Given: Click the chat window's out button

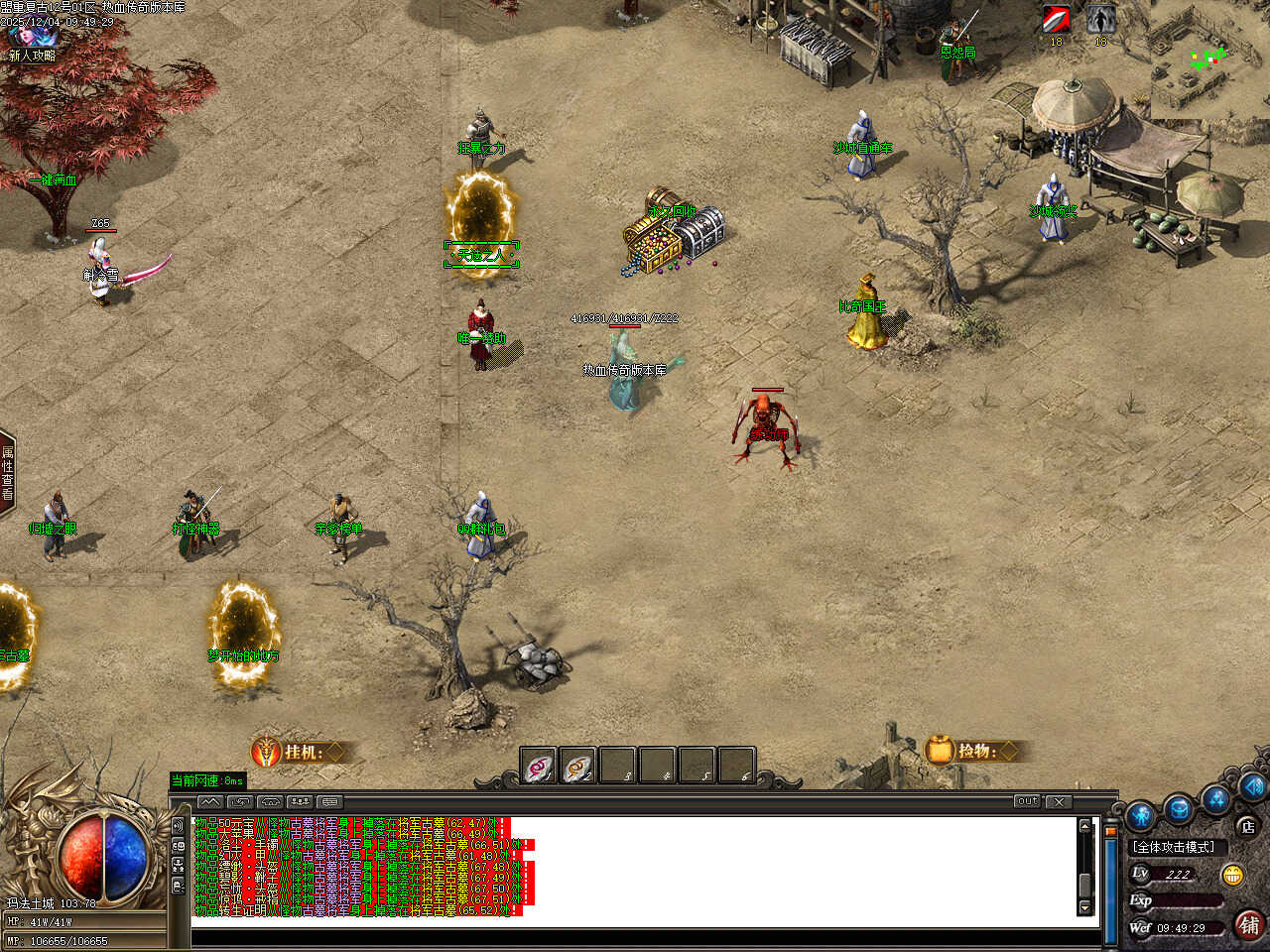Looking at the screenshot, I should pos(1027,801).
